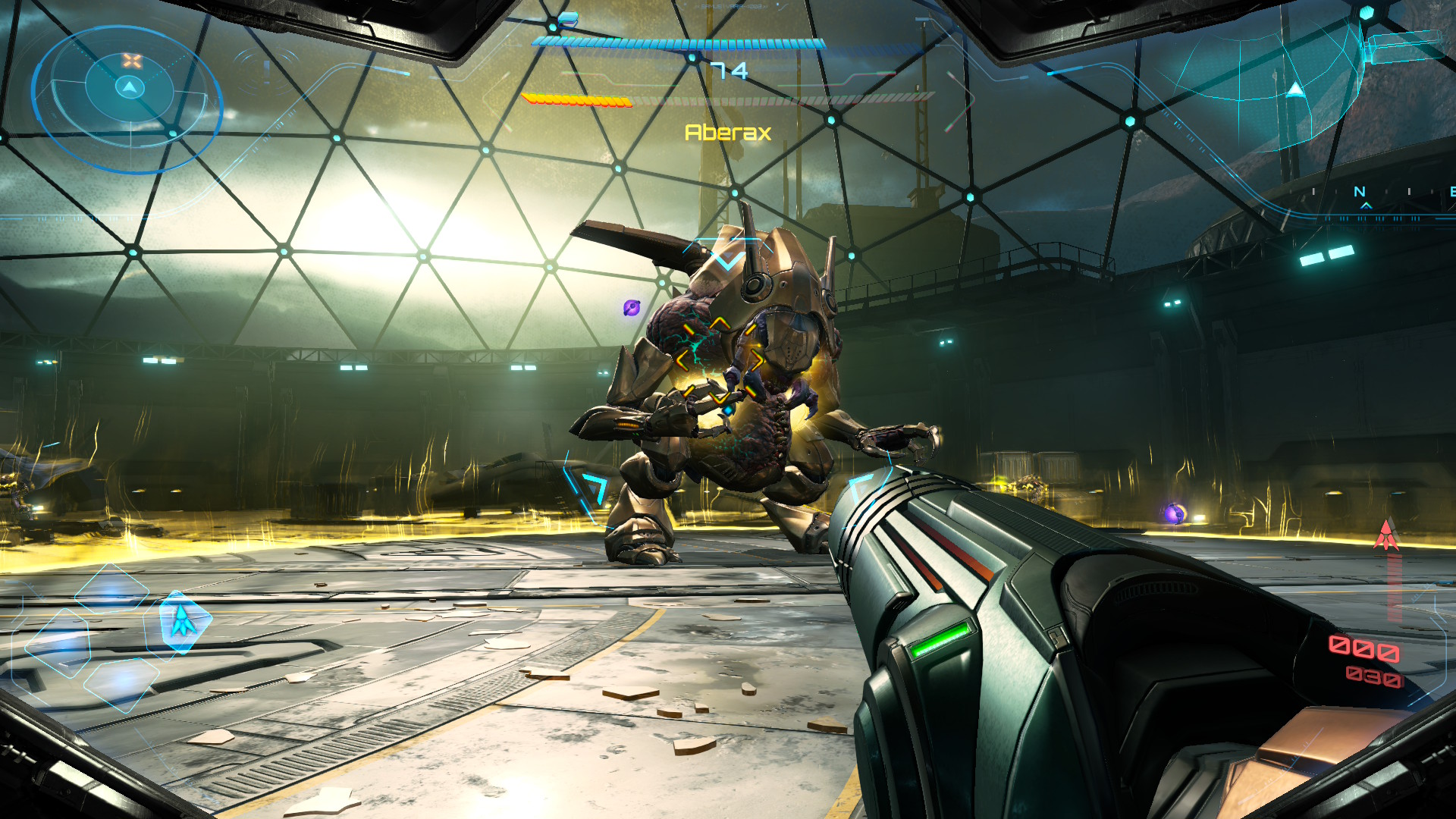This screenshot has width=1456, height=819.
Task: Click the compass north marker
Action: click(x=1360, y=193)
